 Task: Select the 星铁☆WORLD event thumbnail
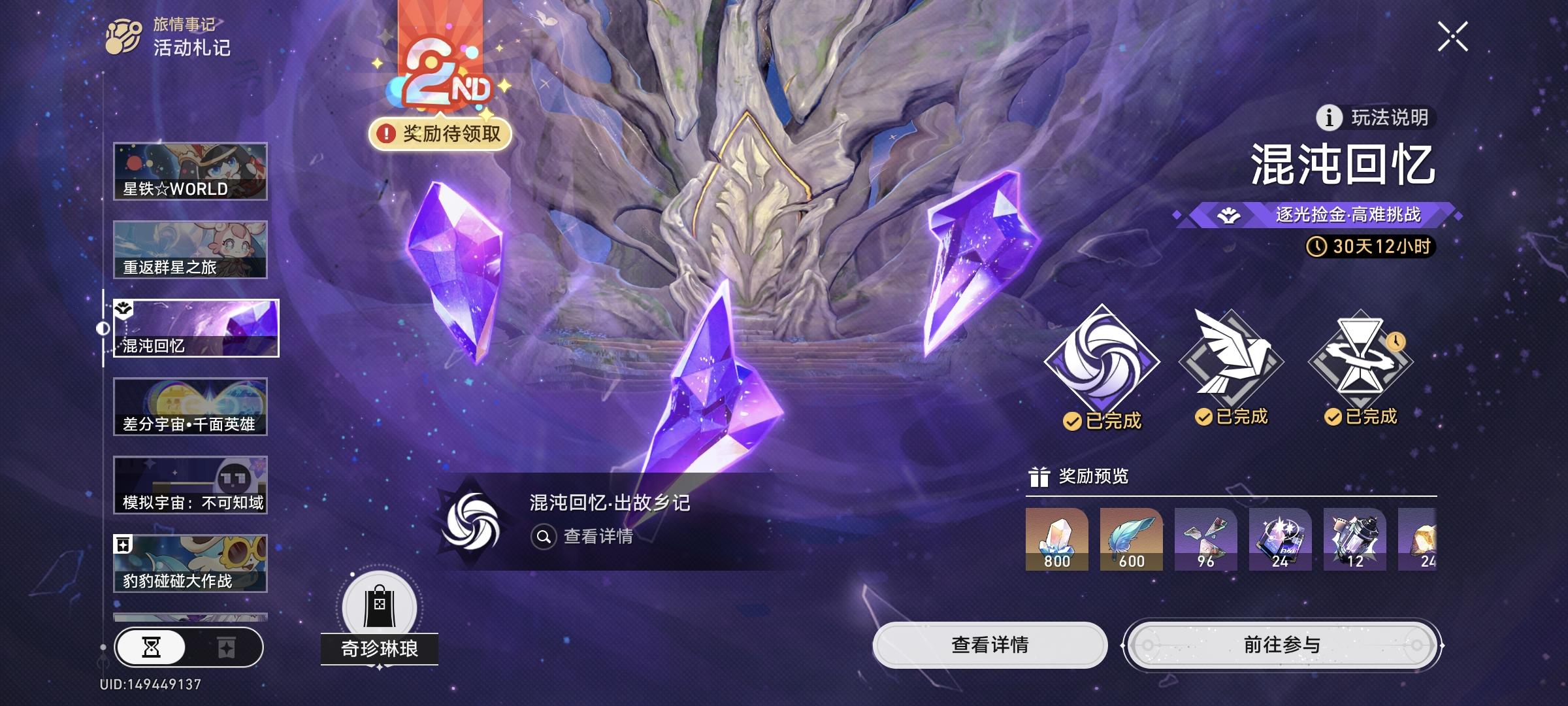coord(191,171)
